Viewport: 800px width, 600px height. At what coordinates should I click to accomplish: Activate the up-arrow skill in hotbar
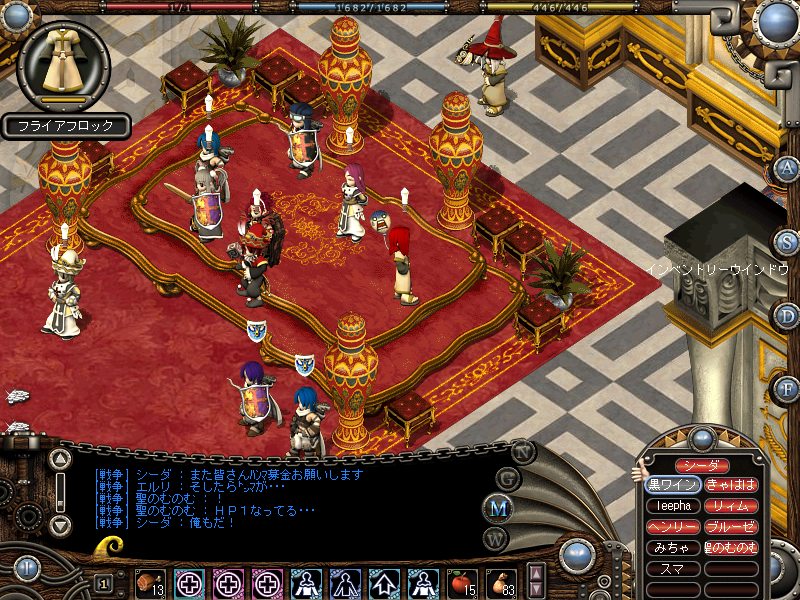point(383,582)
